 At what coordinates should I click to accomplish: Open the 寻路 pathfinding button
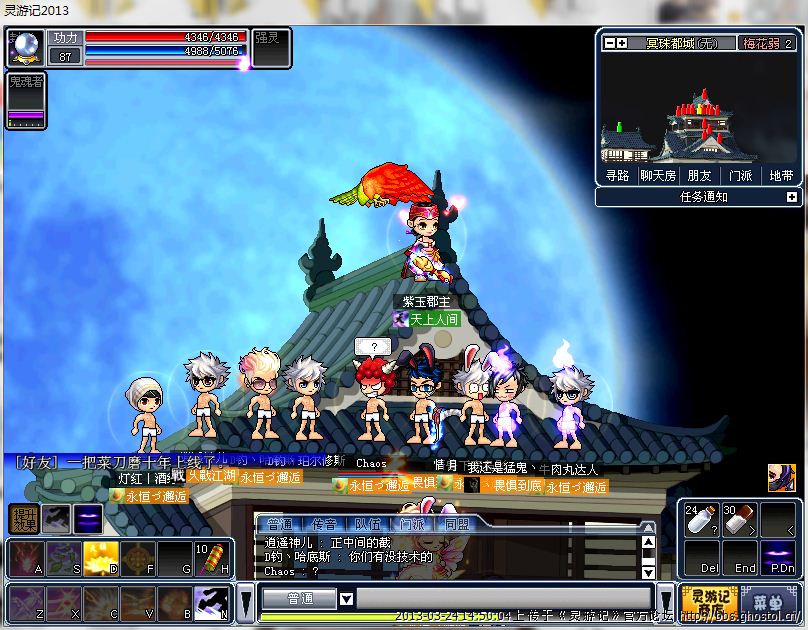pyautogui.click(x=617, y=175)
